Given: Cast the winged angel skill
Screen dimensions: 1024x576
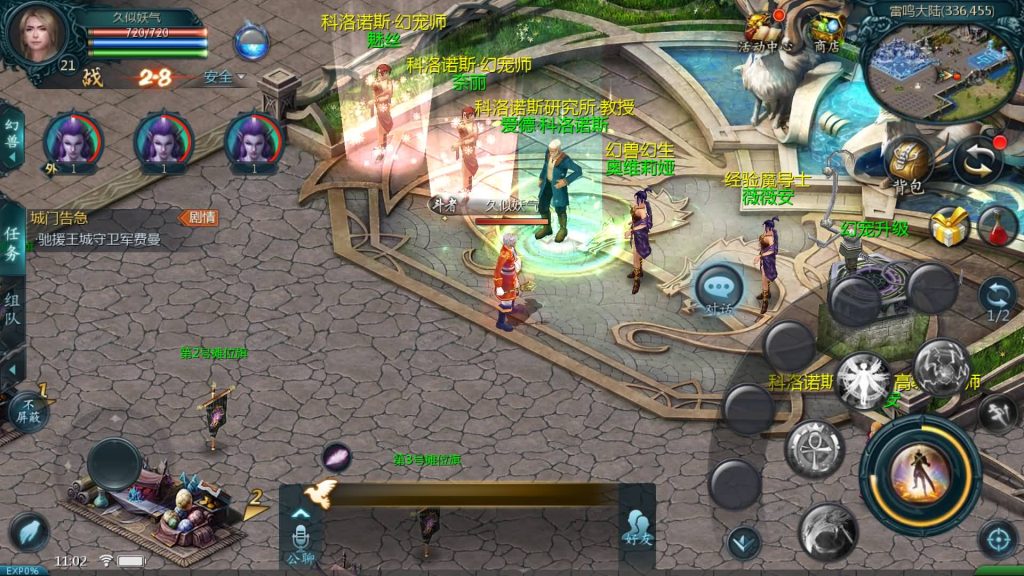Looking at the screenshot, I should tap(862, 380).
